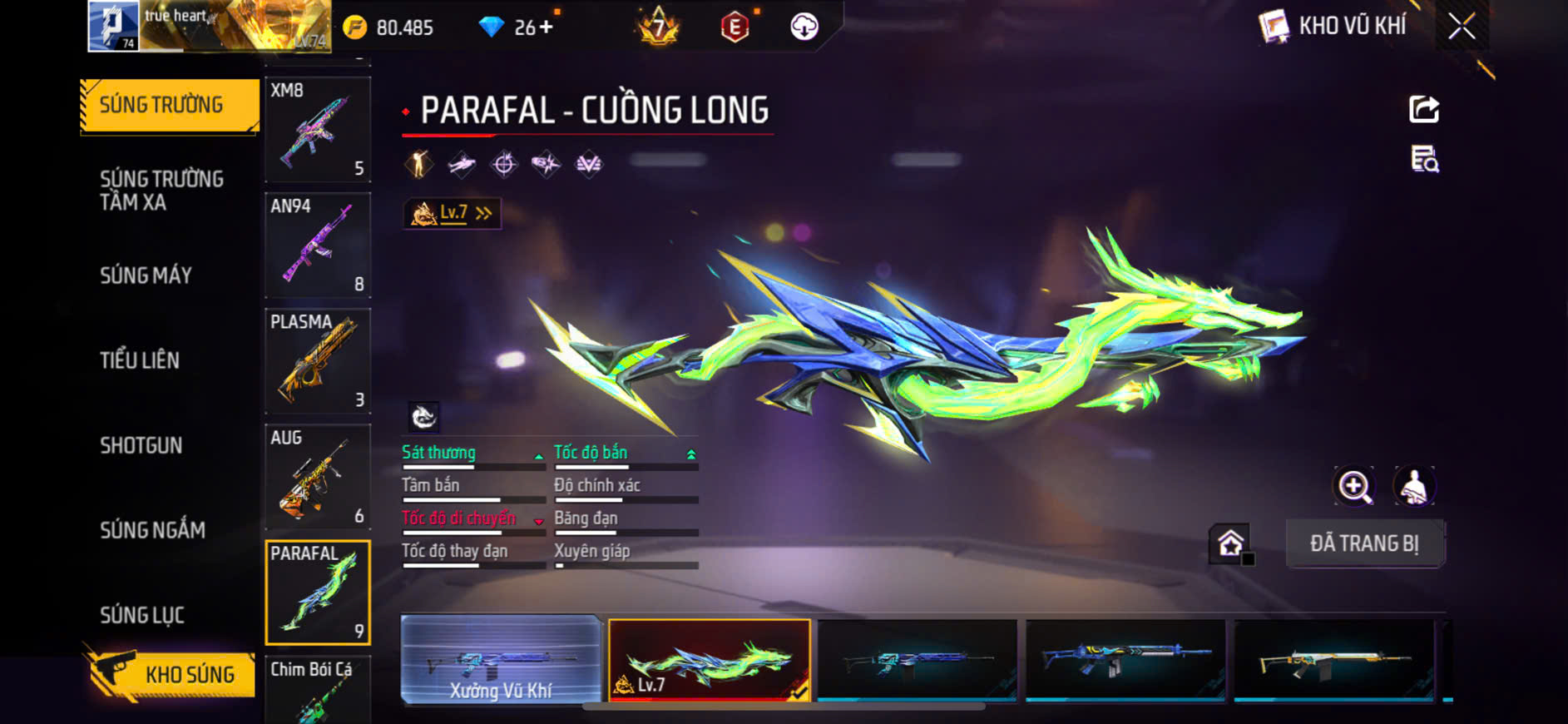Click the KHO SÚNG button
This screenshot has height=724, width=1568.
pos(171,673)
